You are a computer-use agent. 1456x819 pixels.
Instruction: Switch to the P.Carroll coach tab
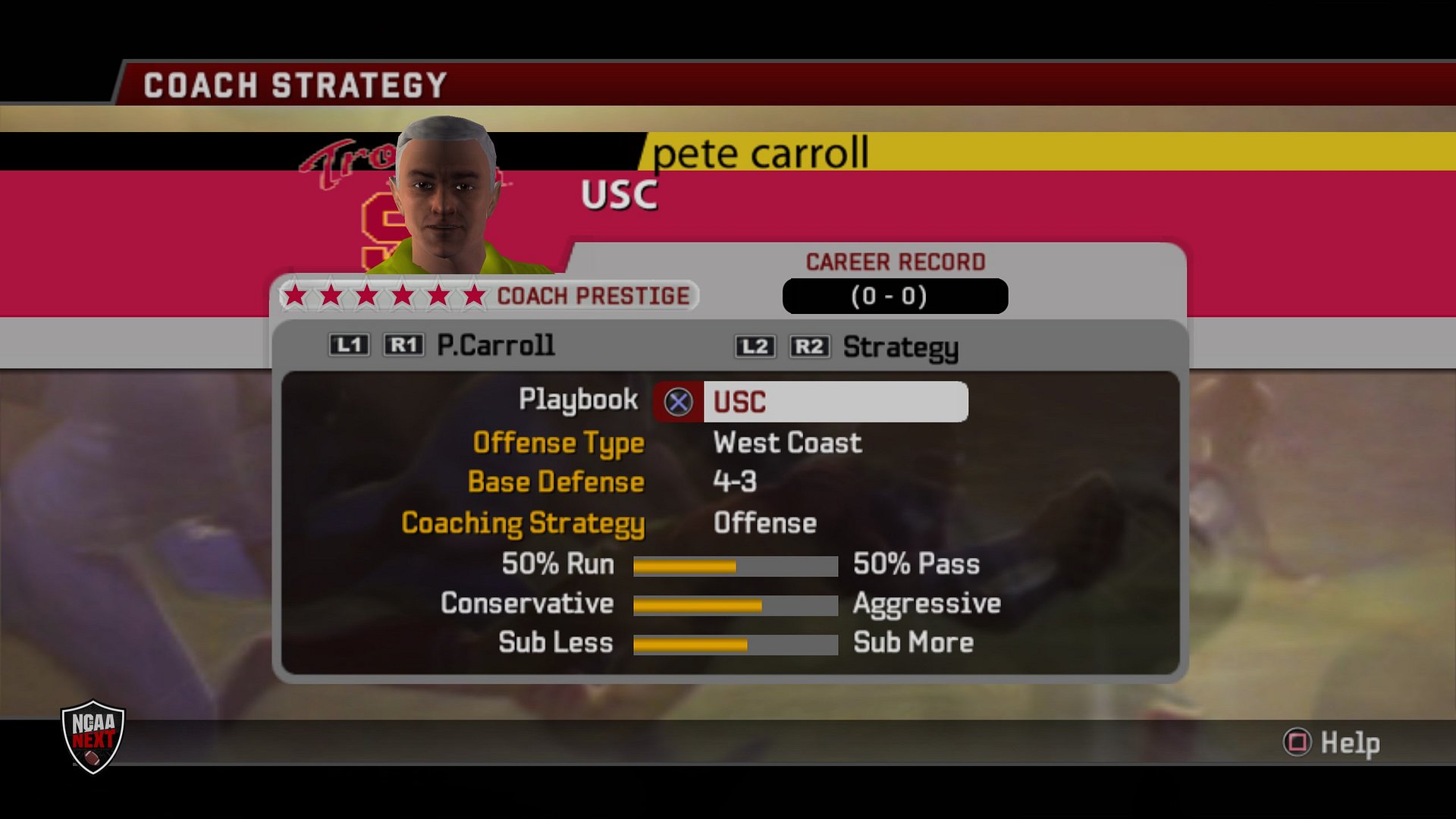click(495, 346)
